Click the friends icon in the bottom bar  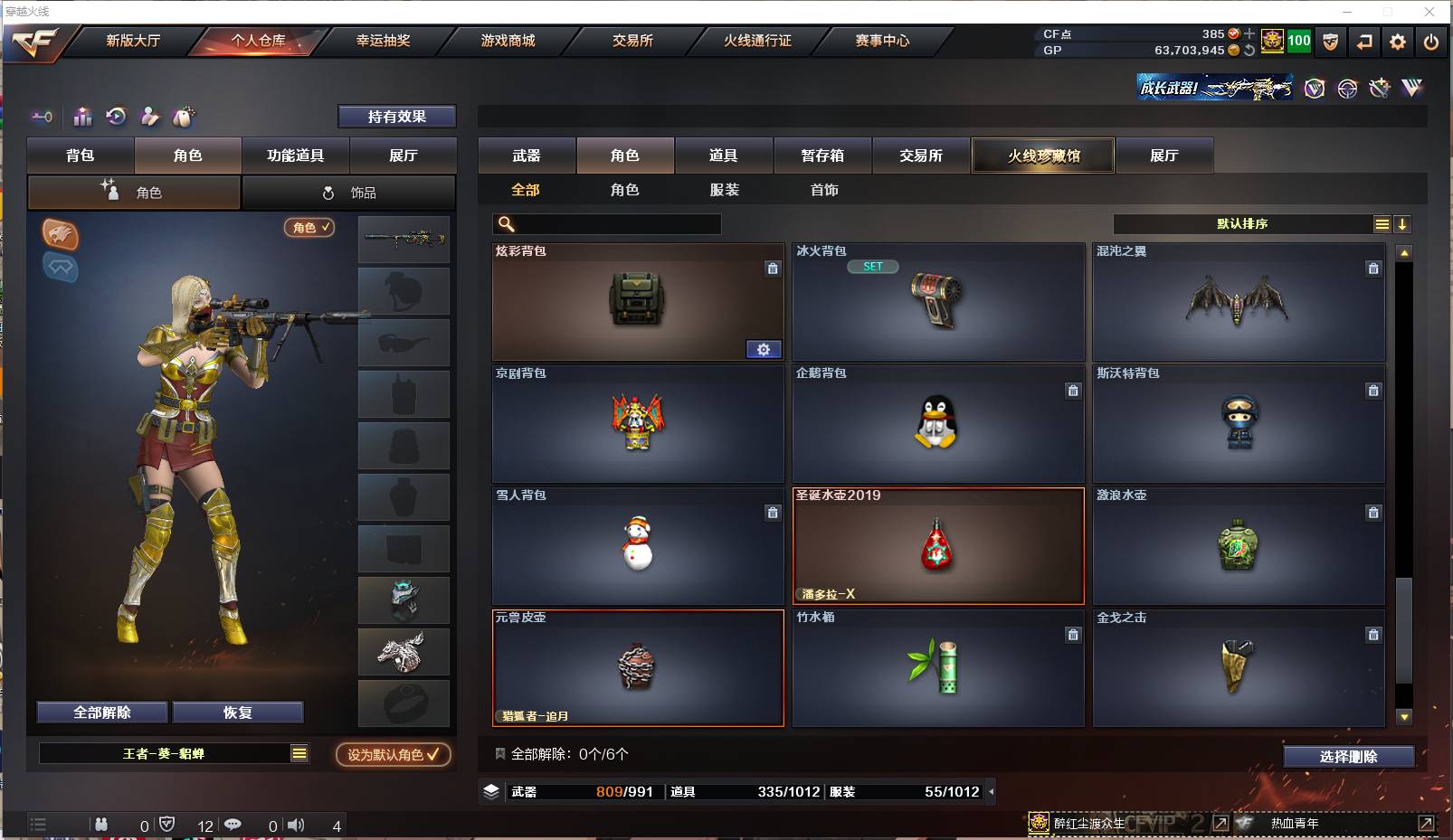click(x=101, y=825)
